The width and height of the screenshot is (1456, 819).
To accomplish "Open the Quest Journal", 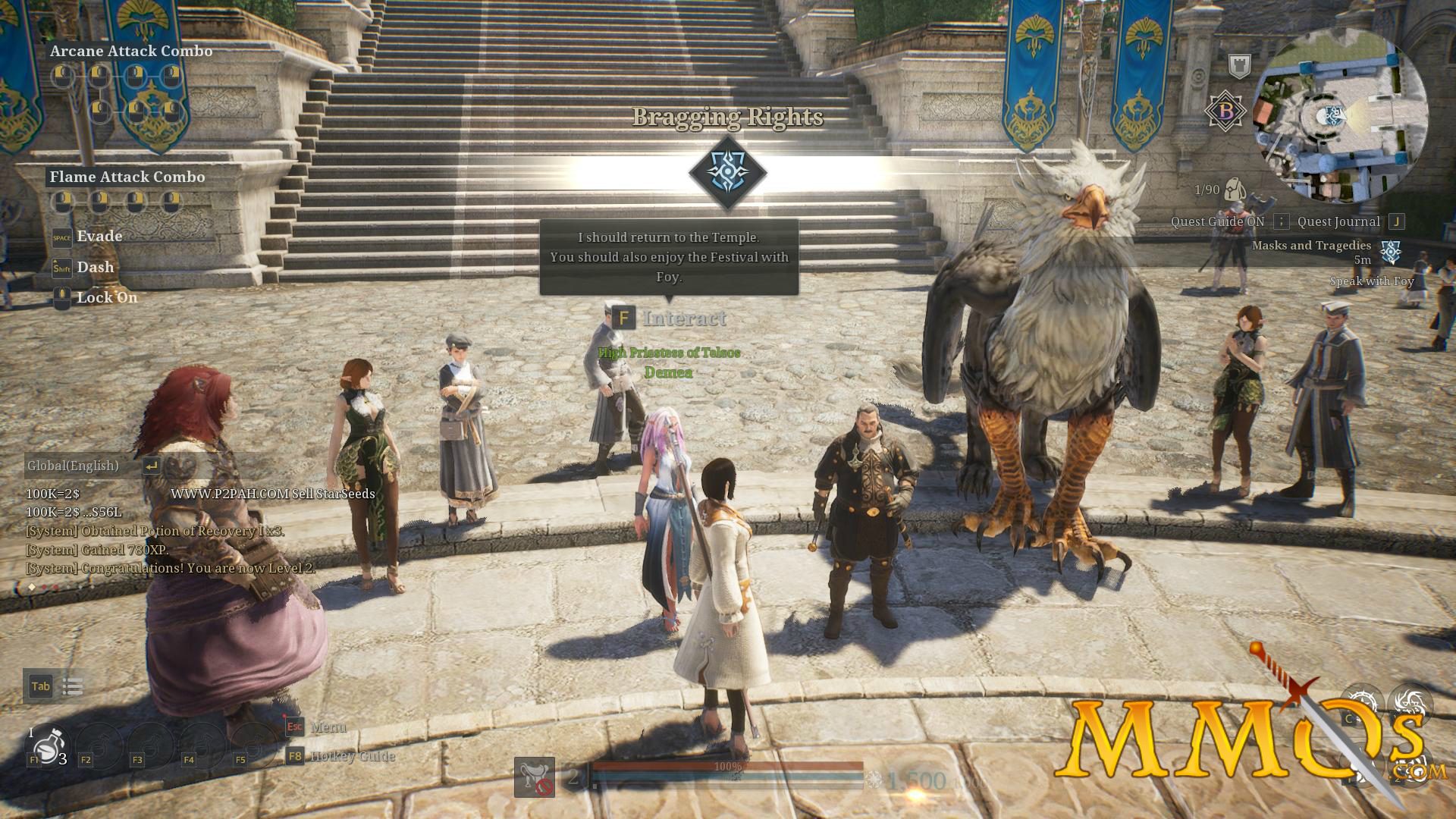I will pos(1339,221).
